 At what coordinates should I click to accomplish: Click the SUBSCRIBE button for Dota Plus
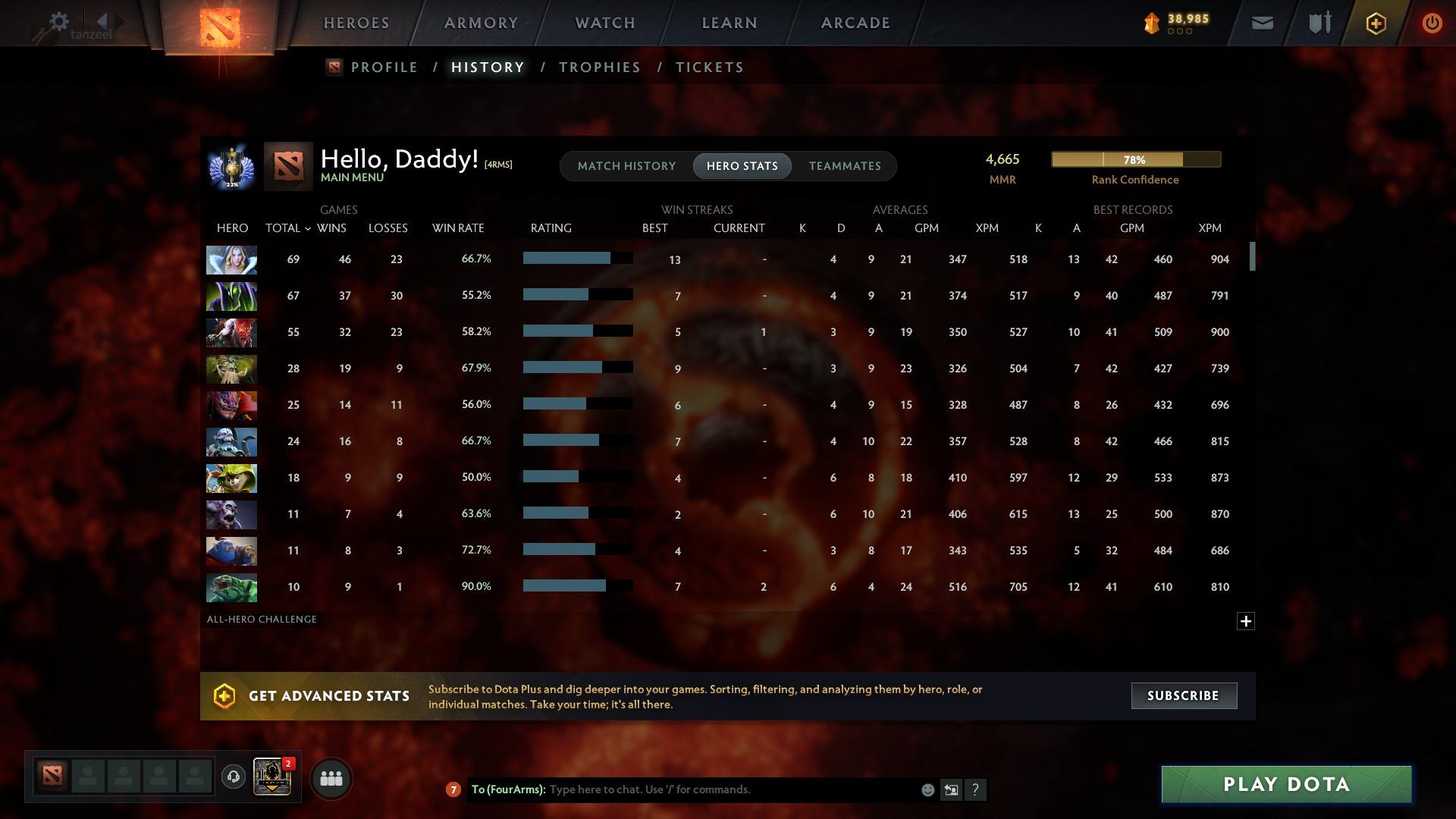1184,695
